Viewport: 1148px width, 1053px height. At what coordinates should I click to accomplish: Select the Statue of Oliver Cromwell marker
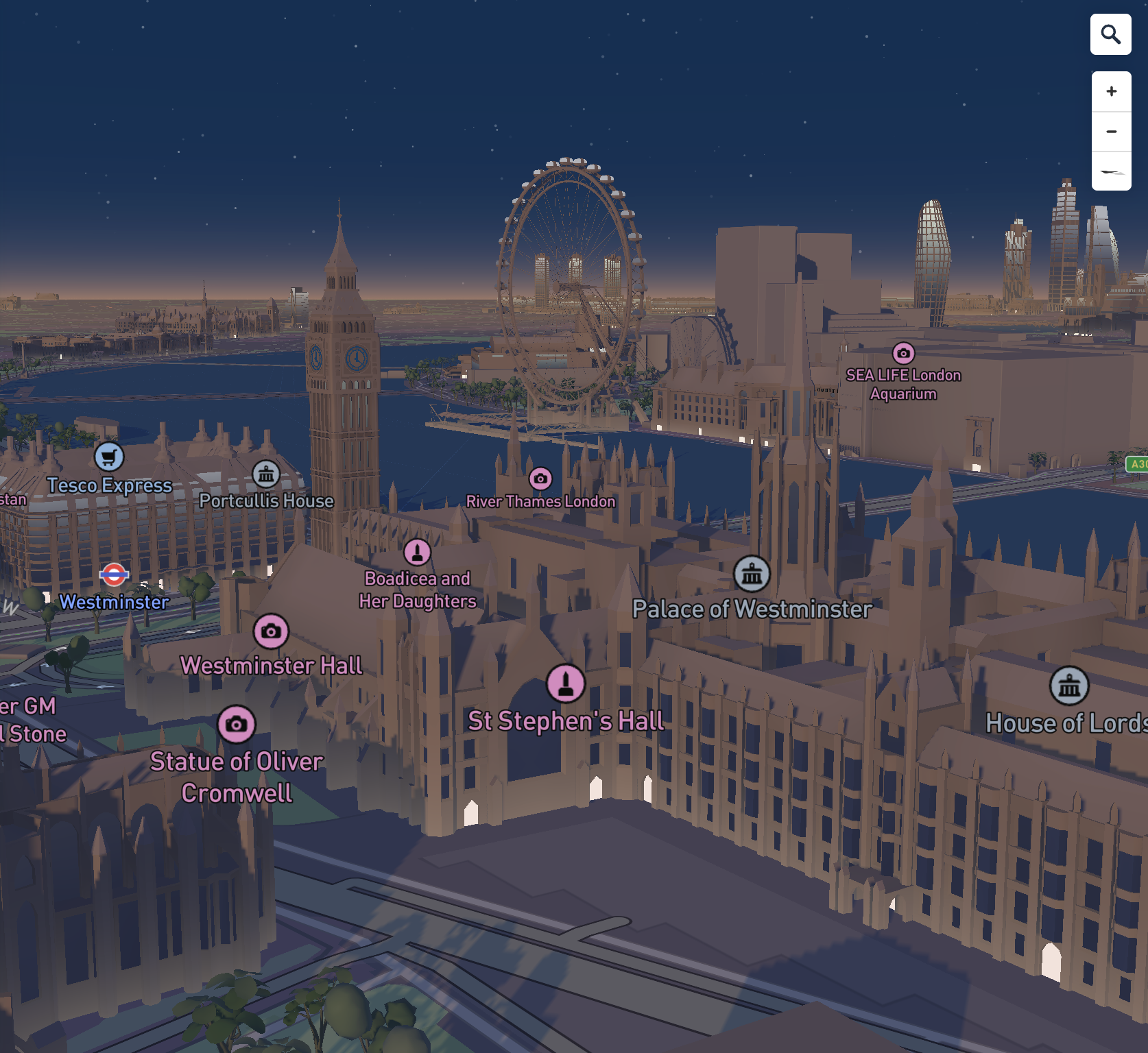[x=237, y=724]
